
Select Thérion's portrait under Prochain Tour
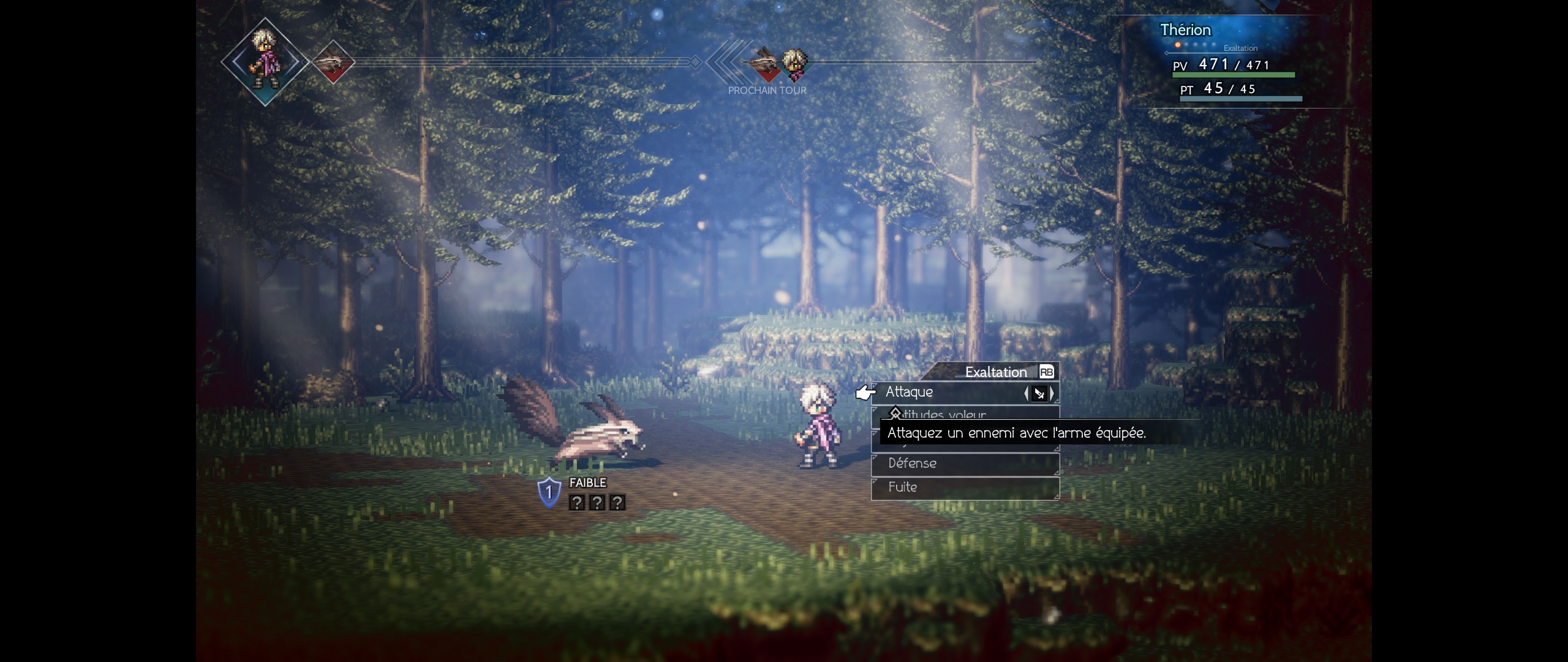click(x=794, y=64)
